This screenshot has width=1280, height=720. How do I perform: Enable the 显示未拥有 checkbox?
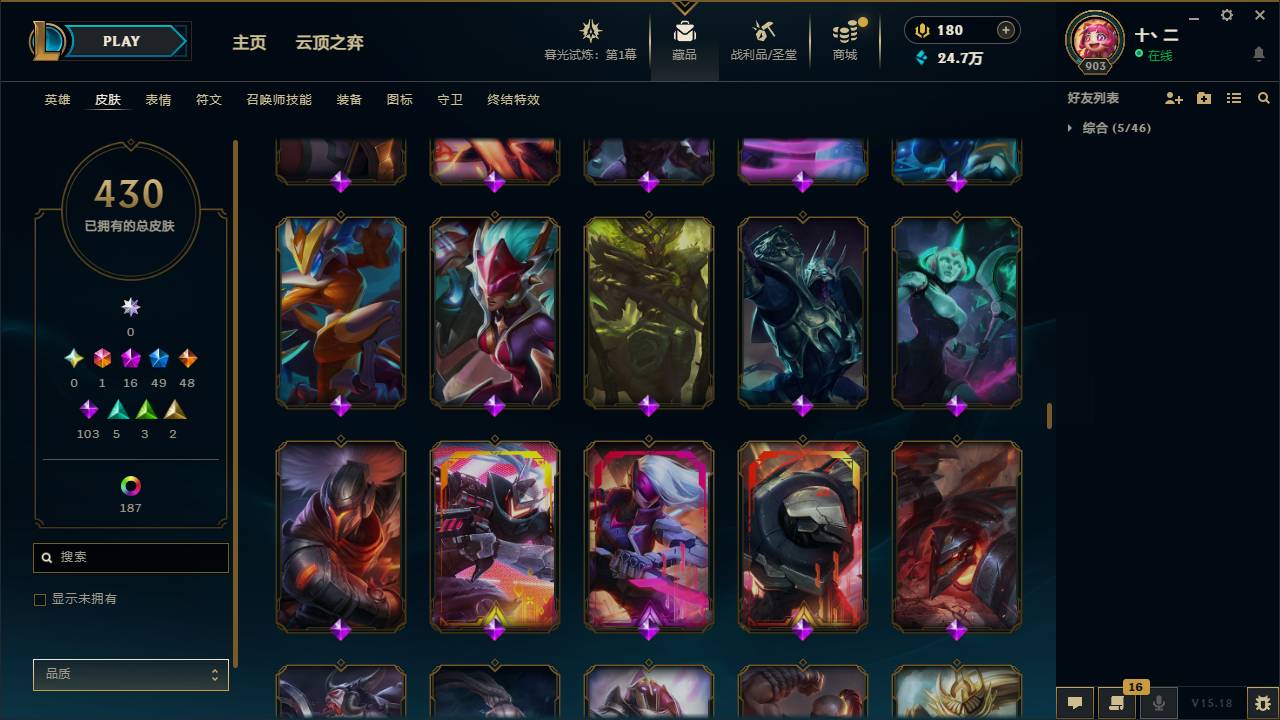(40, 599)
